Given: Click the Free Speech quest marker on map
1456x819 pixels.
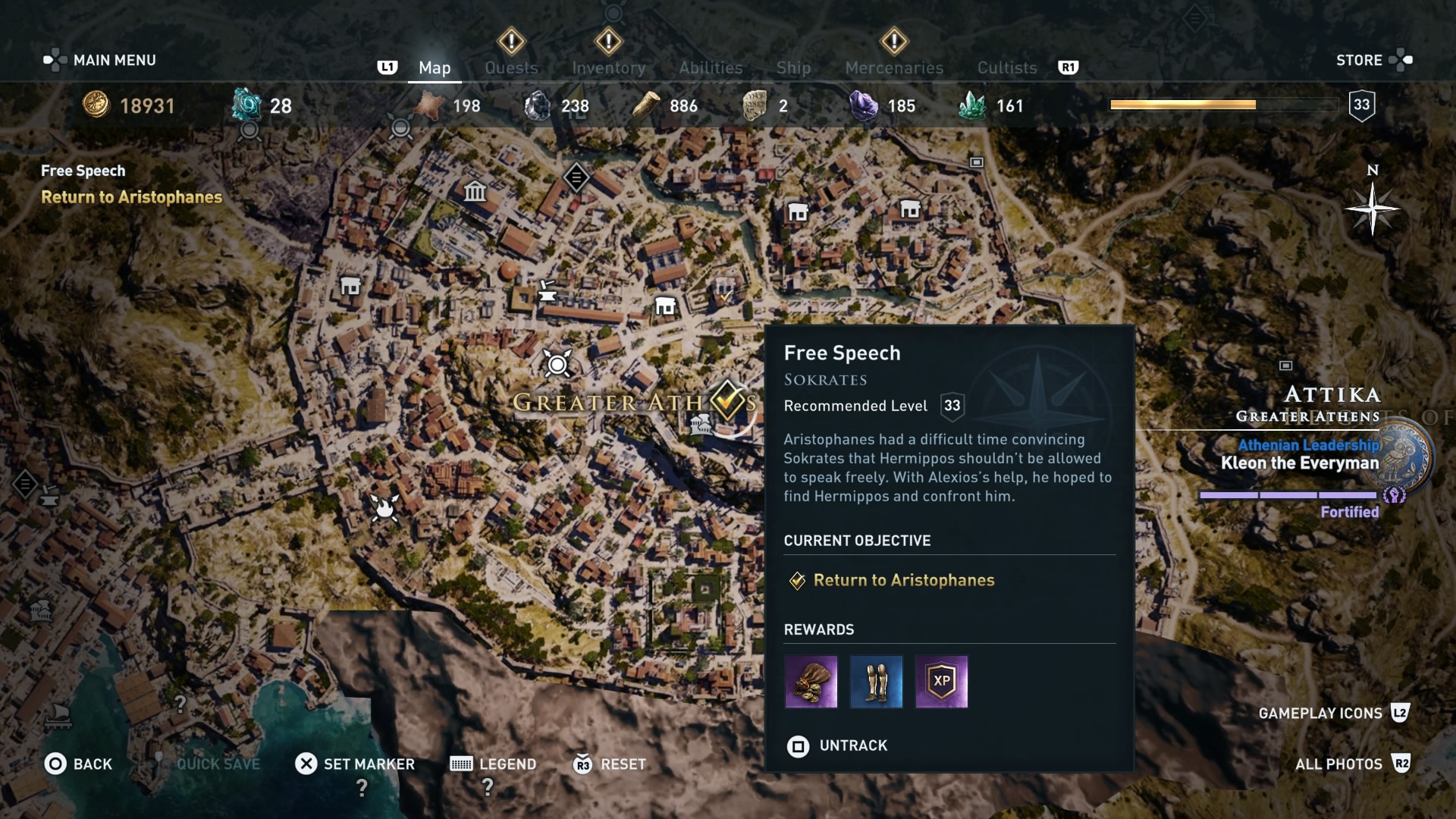Looking at the screenshot, I should 728,399.
